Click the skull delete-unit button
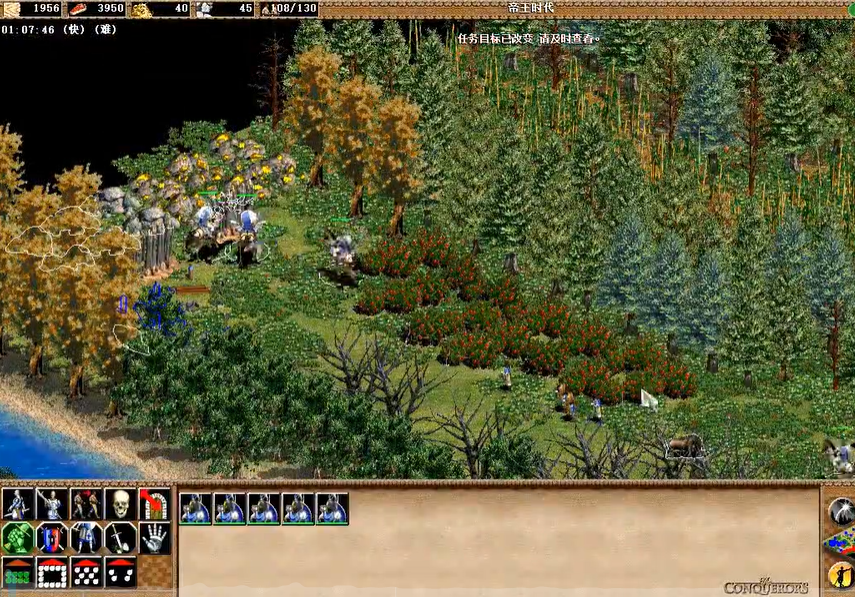The height and width of the screenshot is (597, 855). pyautogui.click(x=120, y=504)
